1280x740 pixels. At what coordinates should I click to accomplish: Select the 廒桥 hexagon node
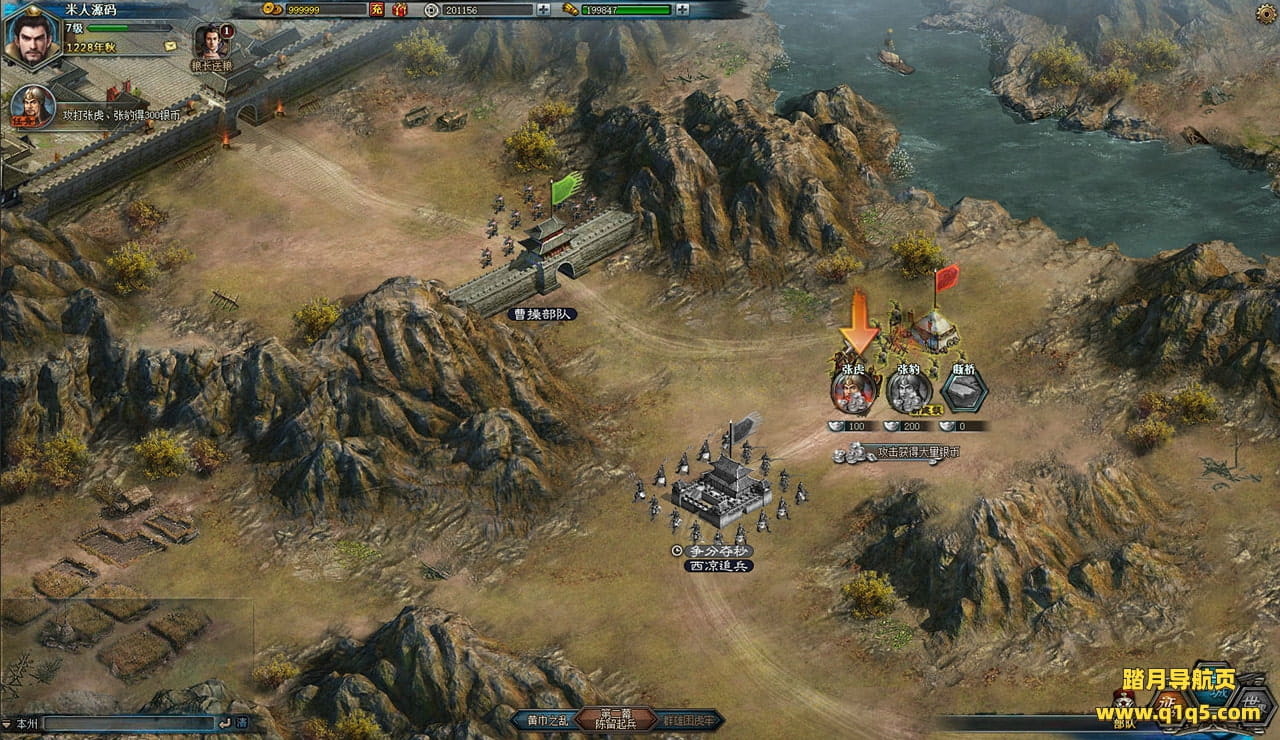963,388
